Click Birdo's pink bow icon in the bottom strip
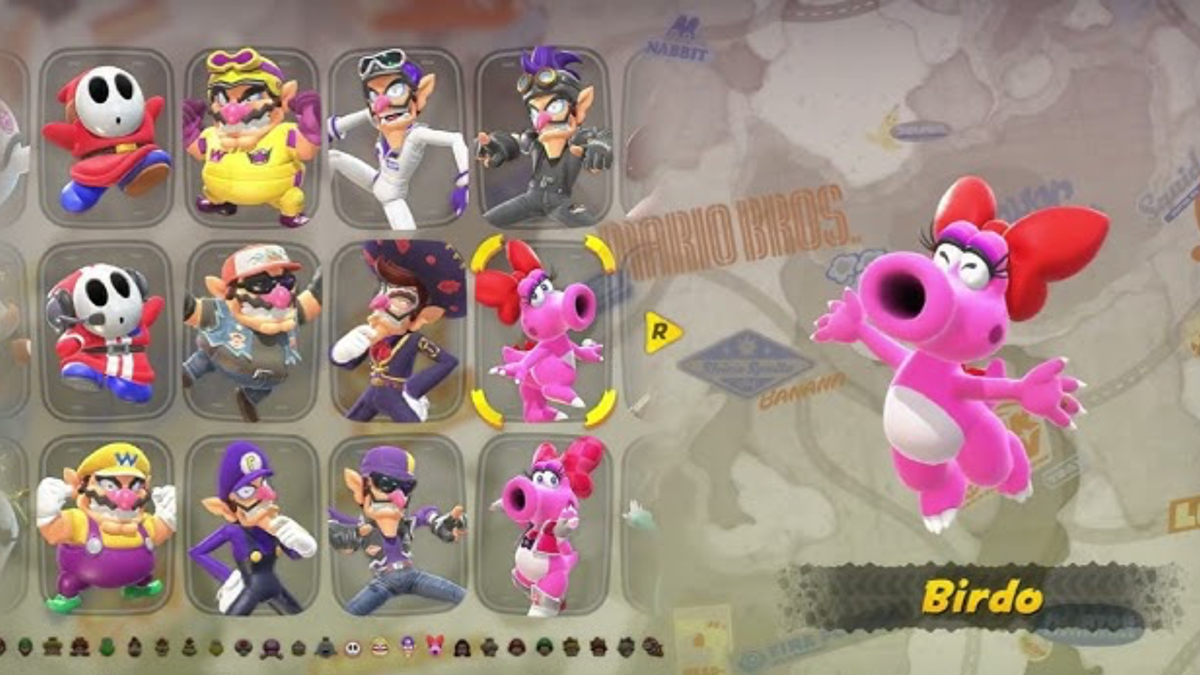 pos(435,645)
